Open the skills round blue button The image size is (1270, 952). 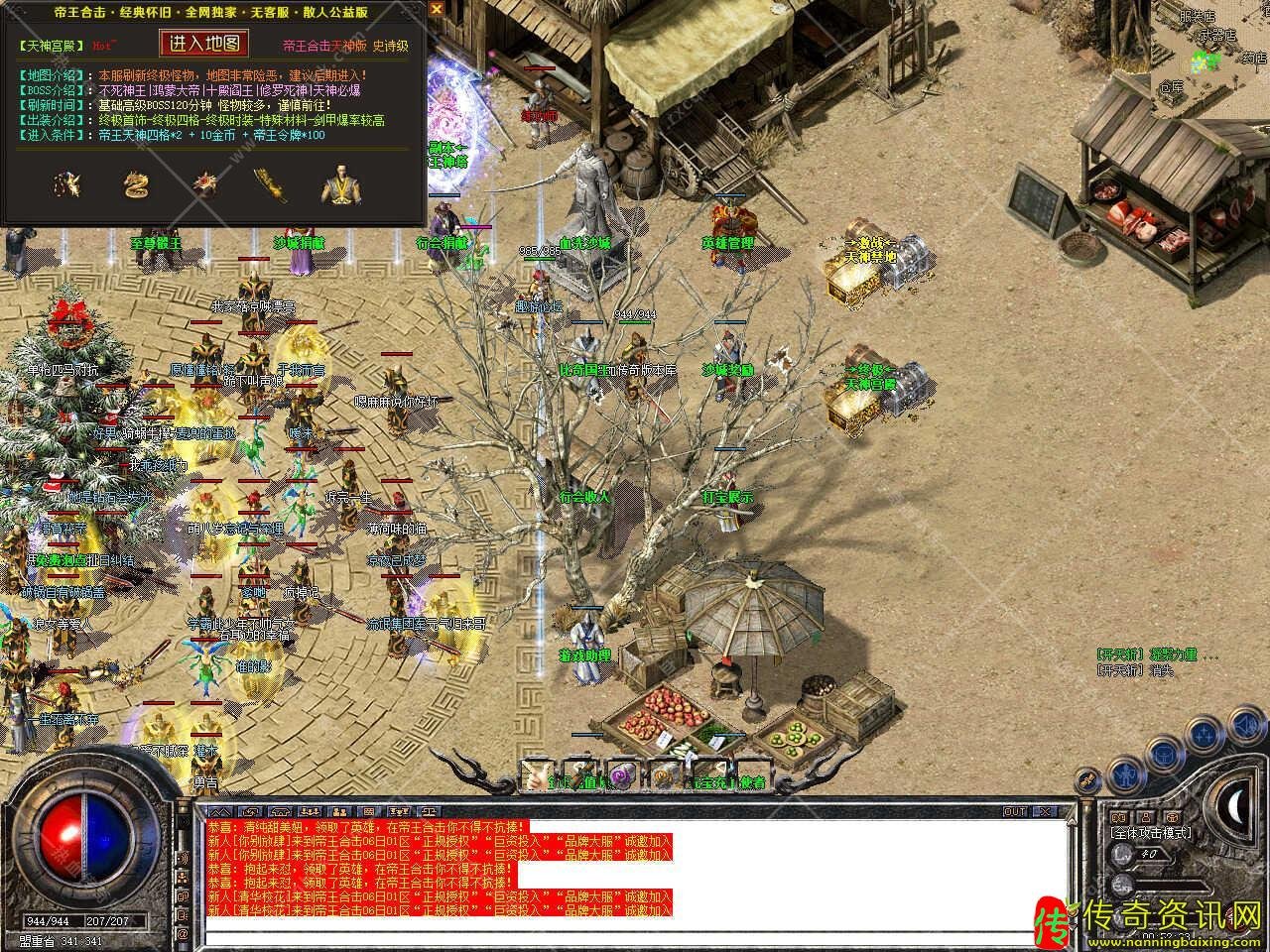pyautogui.click(x=1205, y=734)
